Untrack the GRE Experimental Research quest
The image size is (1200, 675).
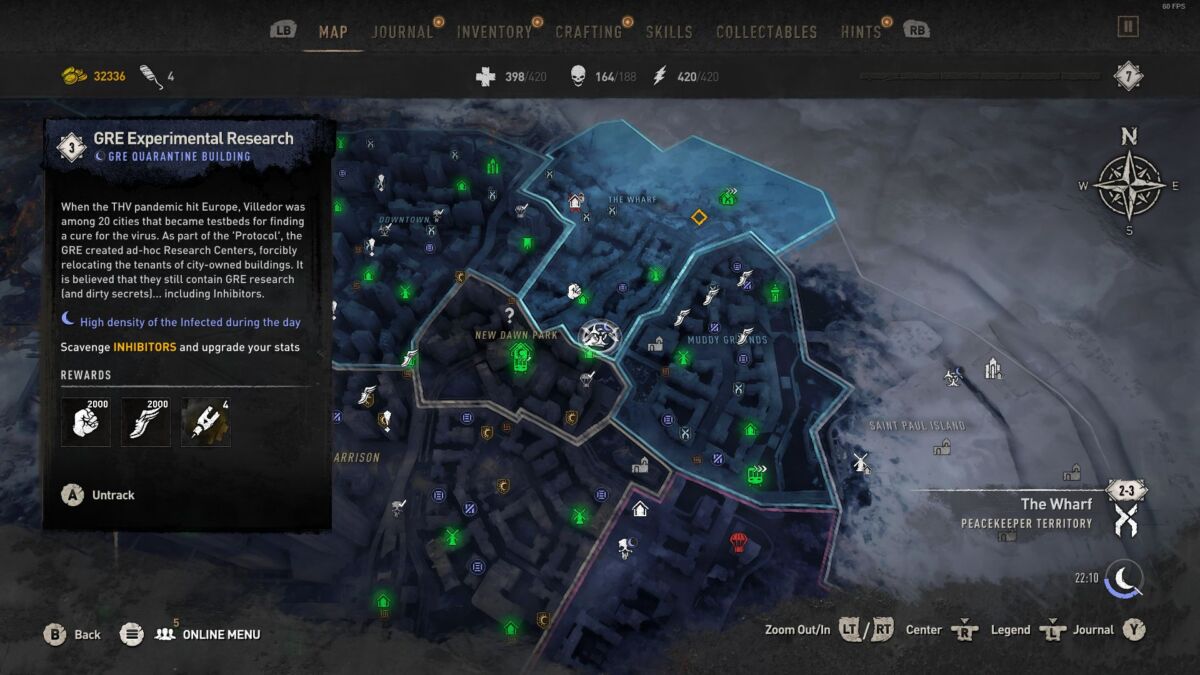point(98,495)
